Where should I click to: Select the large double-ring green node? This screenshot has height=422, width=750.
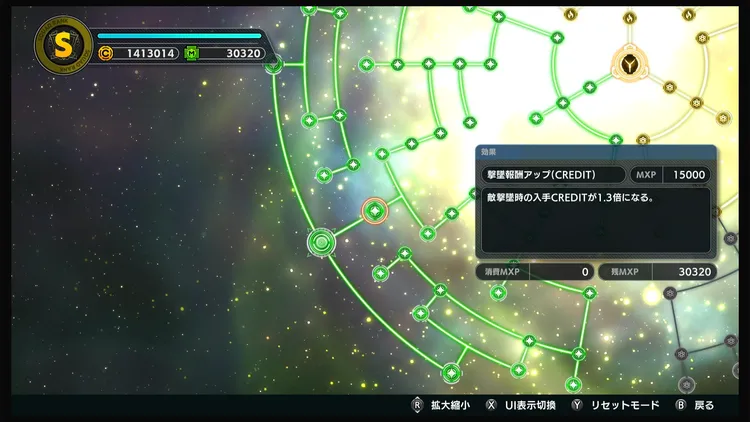point(321,242)
